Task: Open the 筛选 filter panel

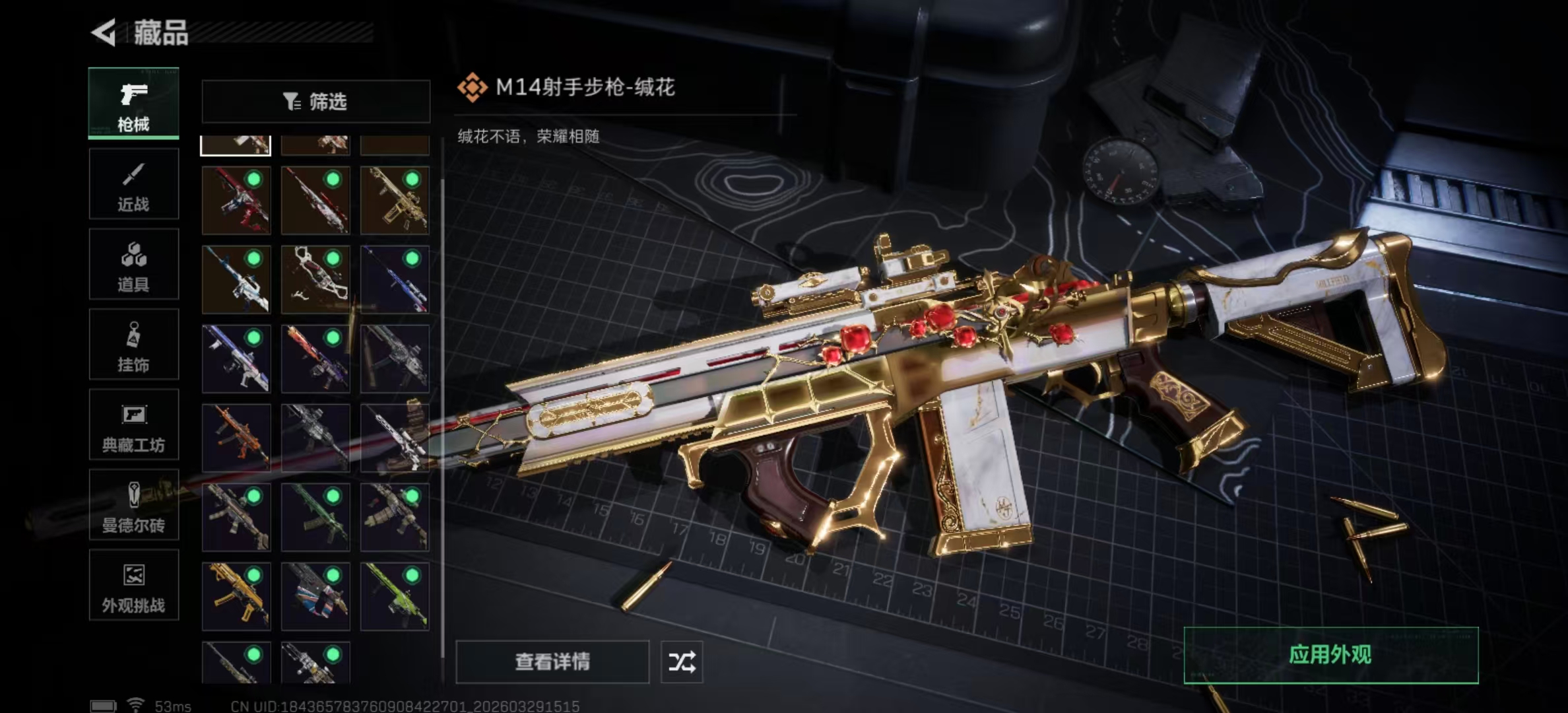Action: click(x=315, y=100)
